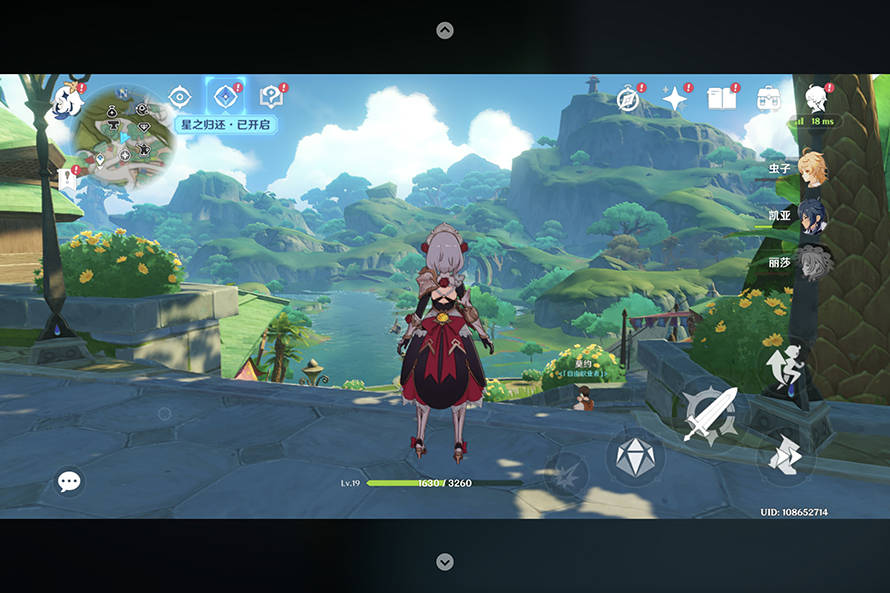Open the Adventurer Handbook book icon

pos(721,98)
